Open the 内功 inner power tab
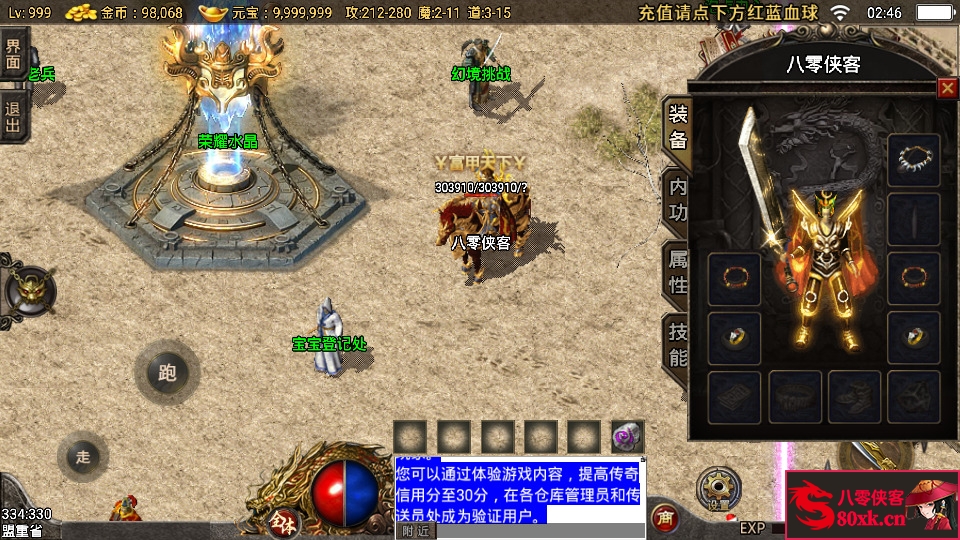The height and width of the screenshot is (540, 960). pyautogui.click(x=677, y=198)
